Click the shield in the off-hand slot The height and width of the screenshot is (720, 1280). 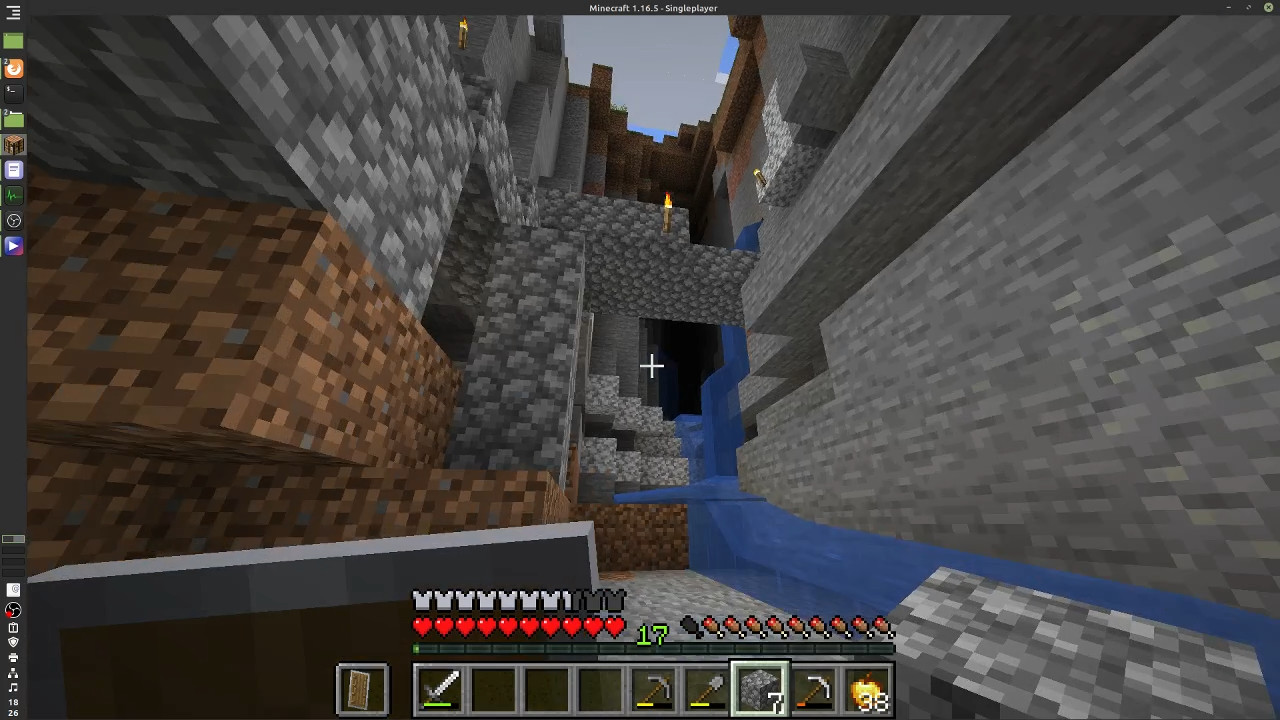tap(362, 690)
